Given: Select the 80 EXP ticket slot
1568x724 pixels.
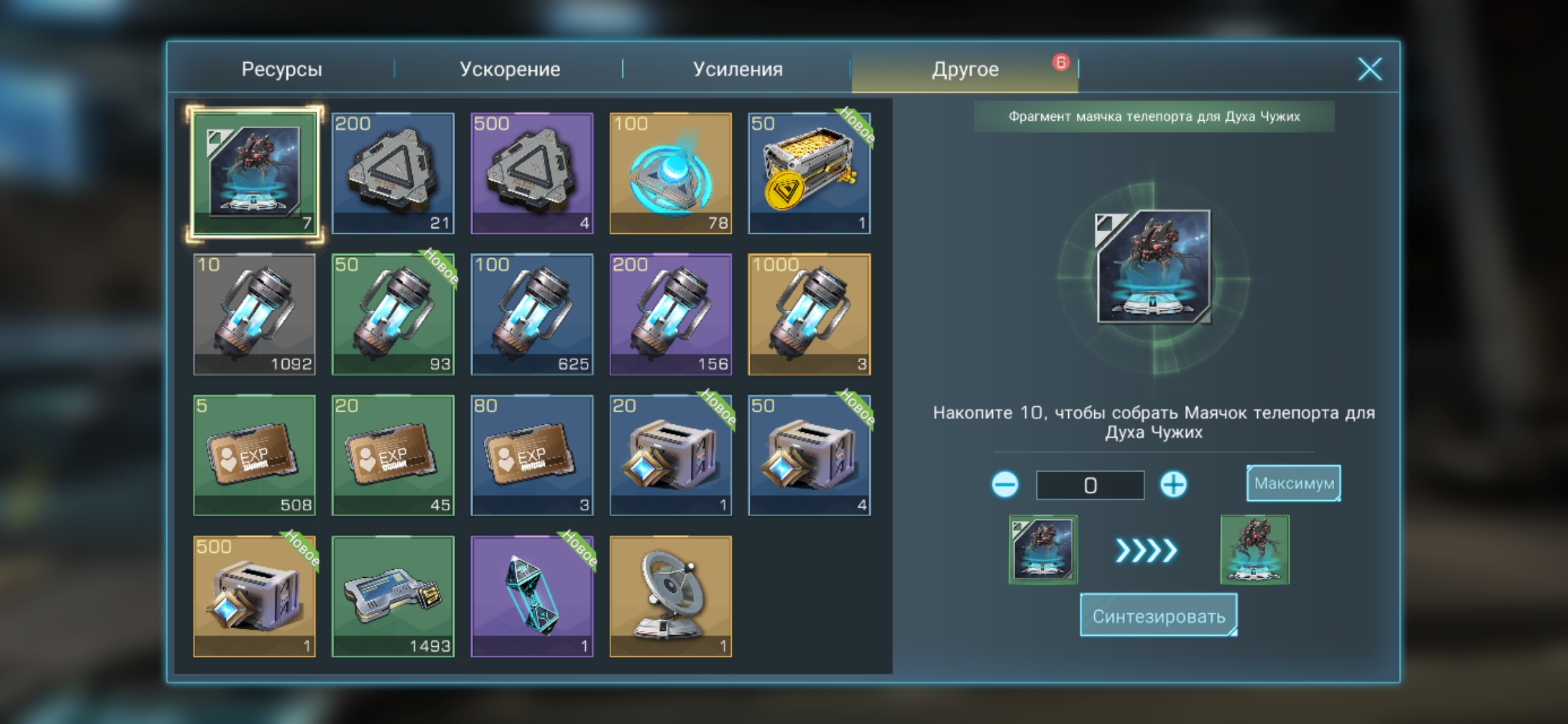Looking at the screenshot, I should click(532, 455).
